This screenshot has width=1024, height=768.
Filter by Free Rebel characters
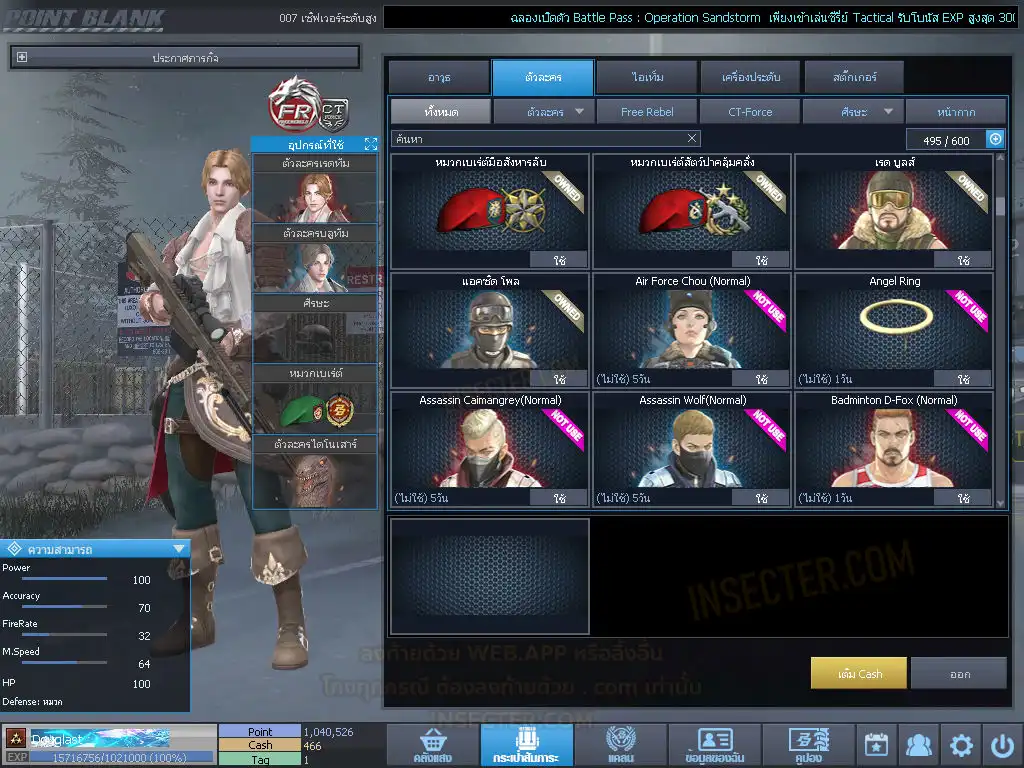tap(647, 112)
